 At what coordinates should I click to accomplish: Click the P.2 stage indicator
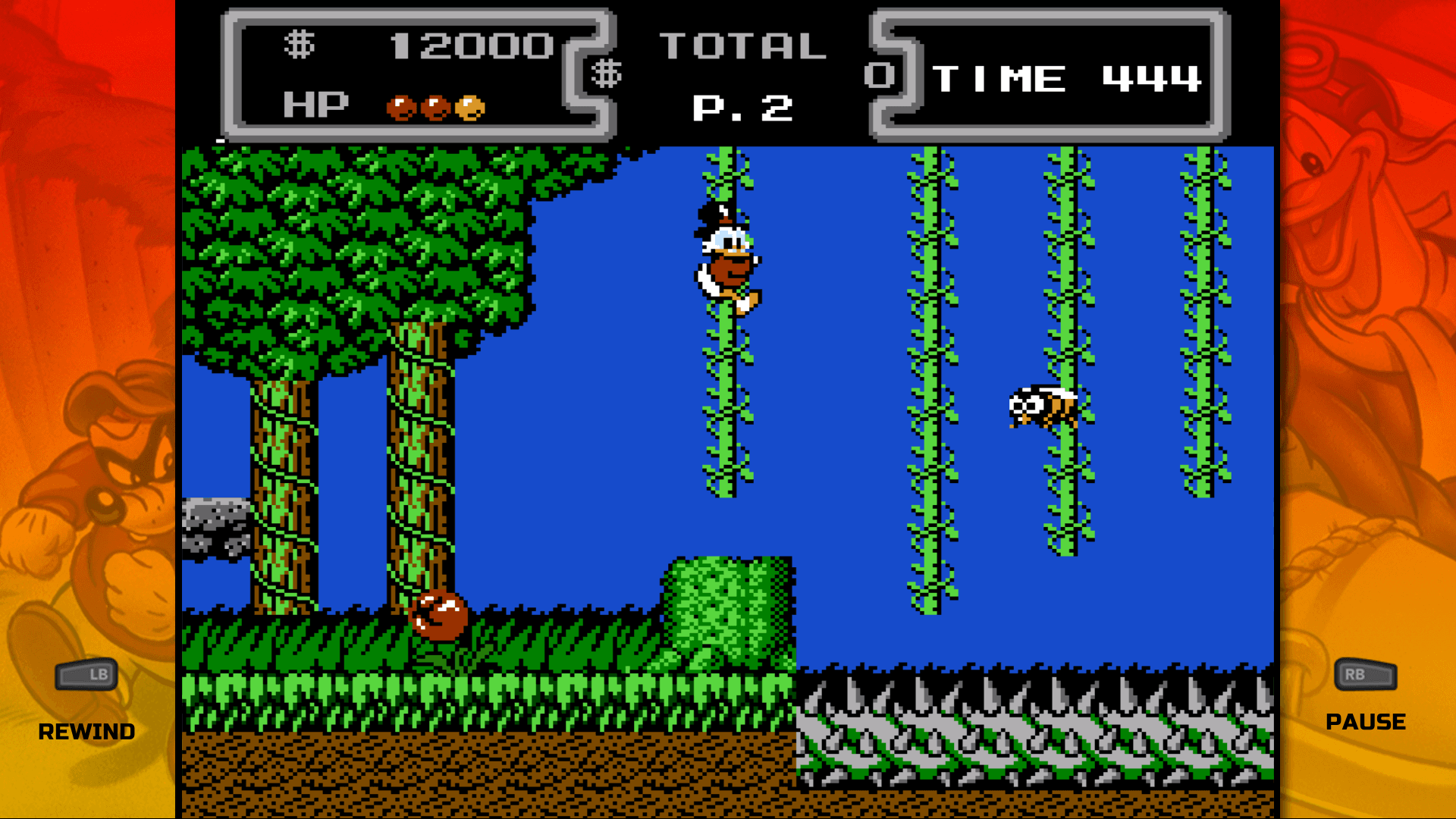[x=743, y=106]
